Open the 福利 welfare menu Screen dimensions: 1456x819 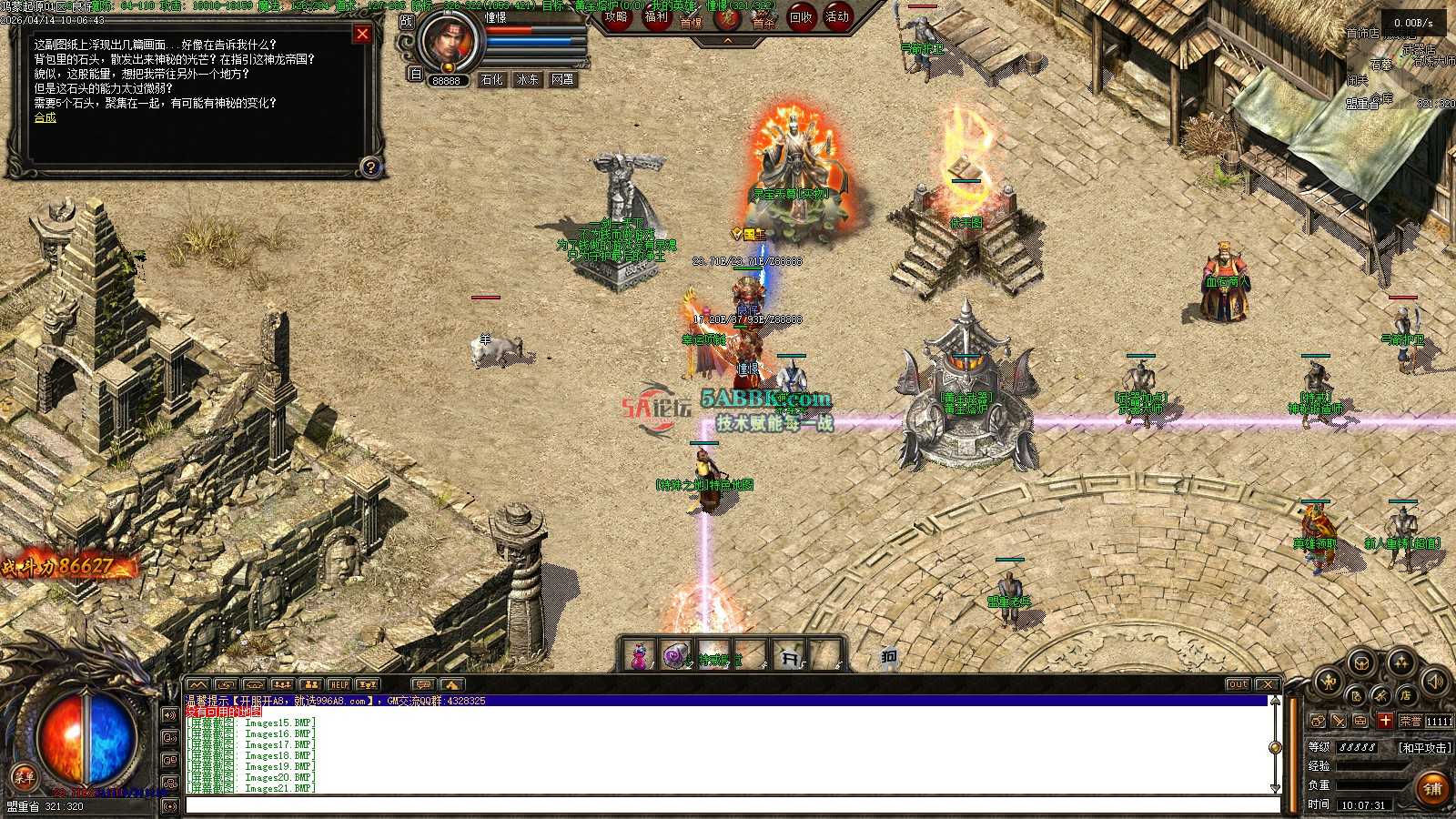pos(655,17)
